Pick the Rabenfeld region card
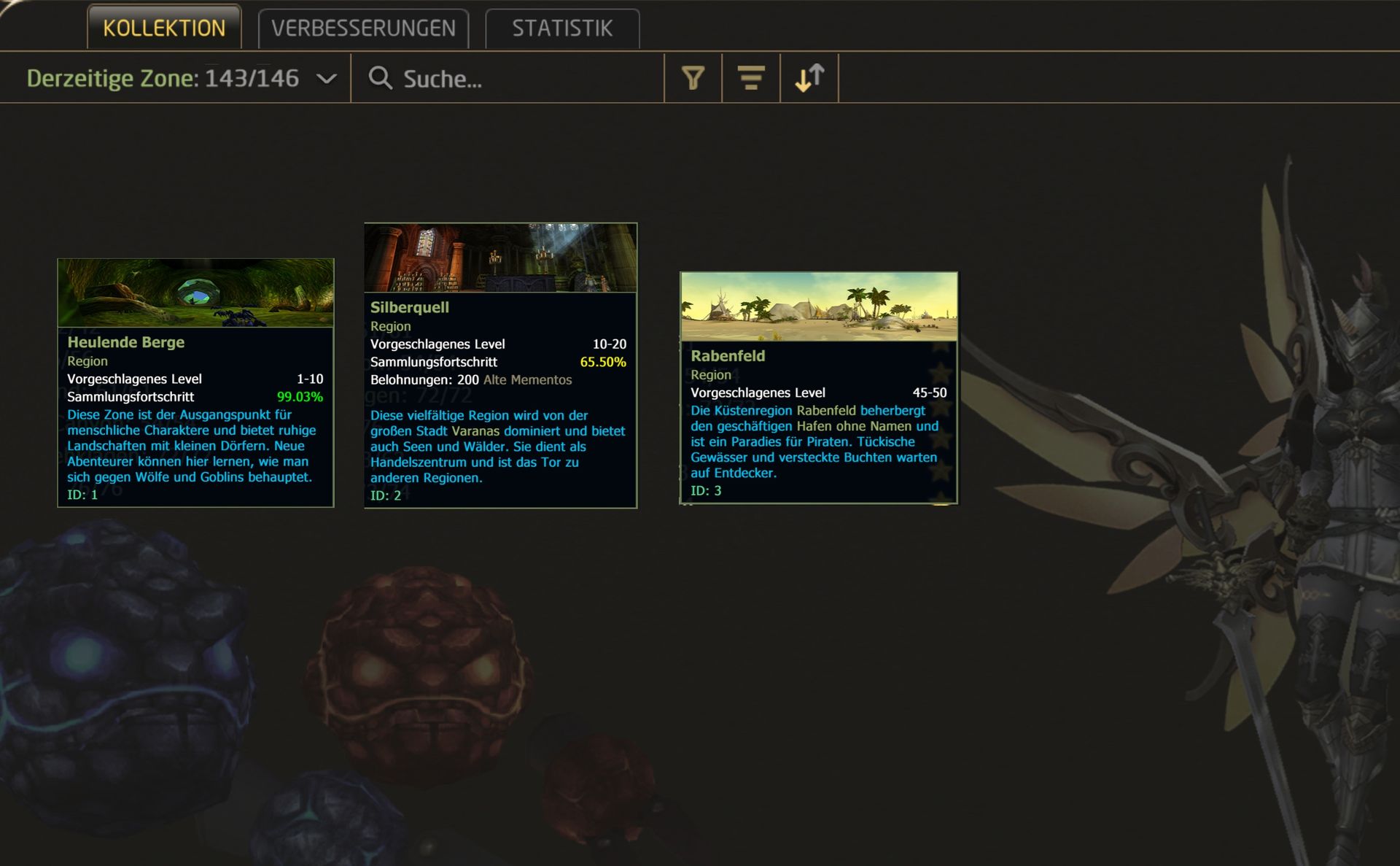1400x866 pixels. pyautogui.click(x=818, y=387)
